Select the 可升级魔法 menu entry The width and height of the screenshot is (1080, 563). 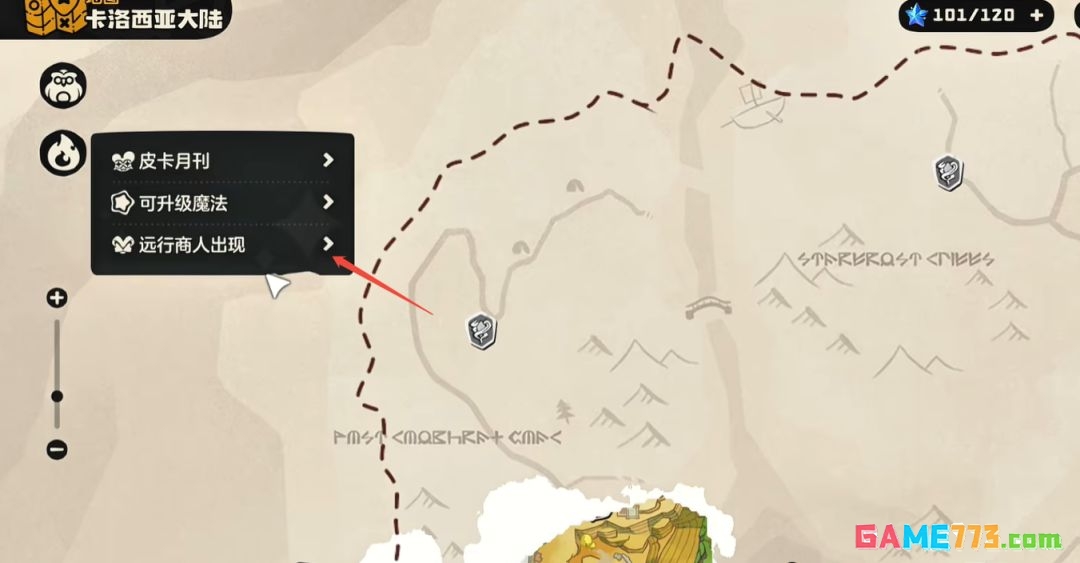(x=222, y=203)
